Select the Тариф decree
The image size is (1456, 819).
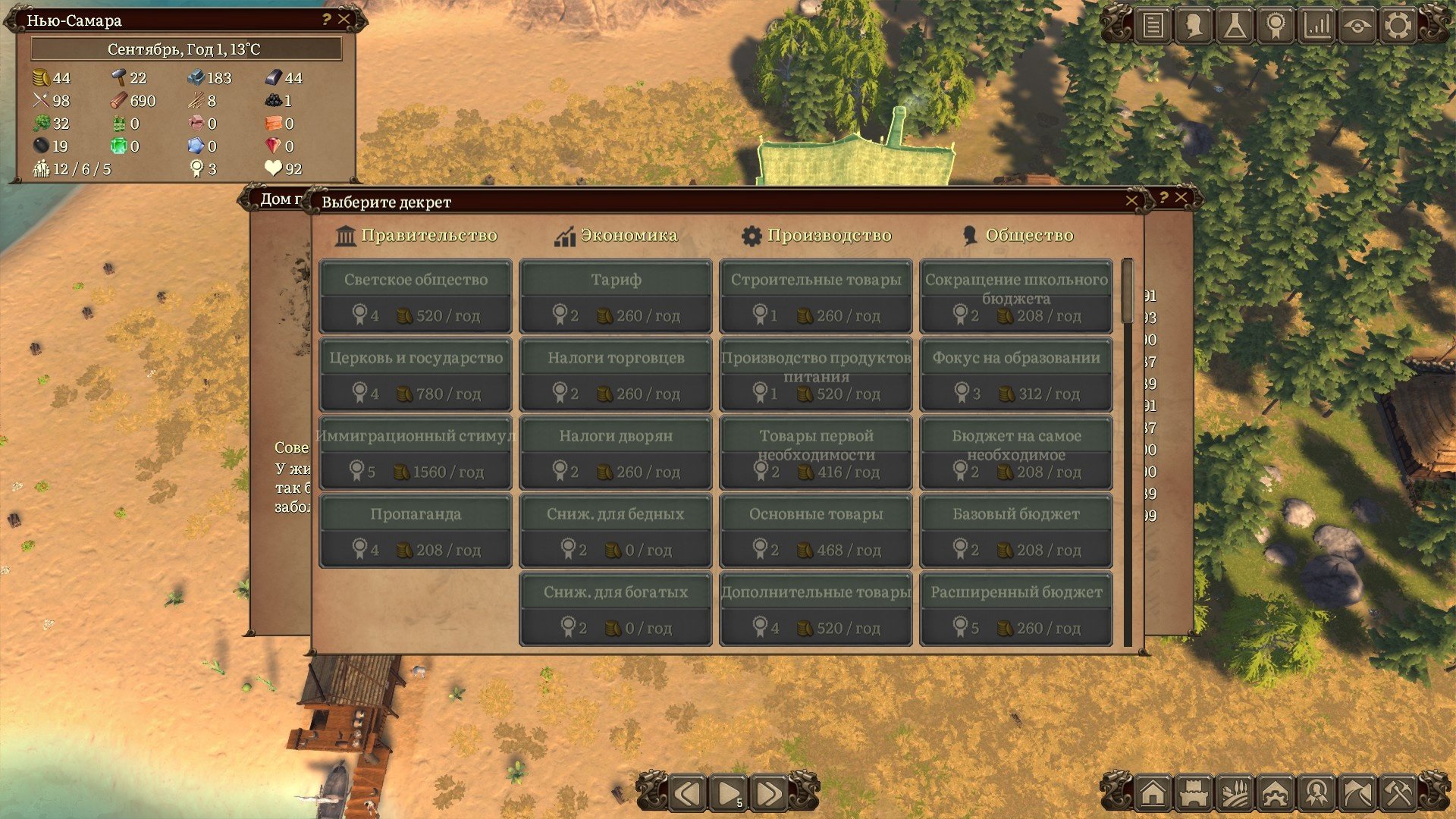click(616, 297)
